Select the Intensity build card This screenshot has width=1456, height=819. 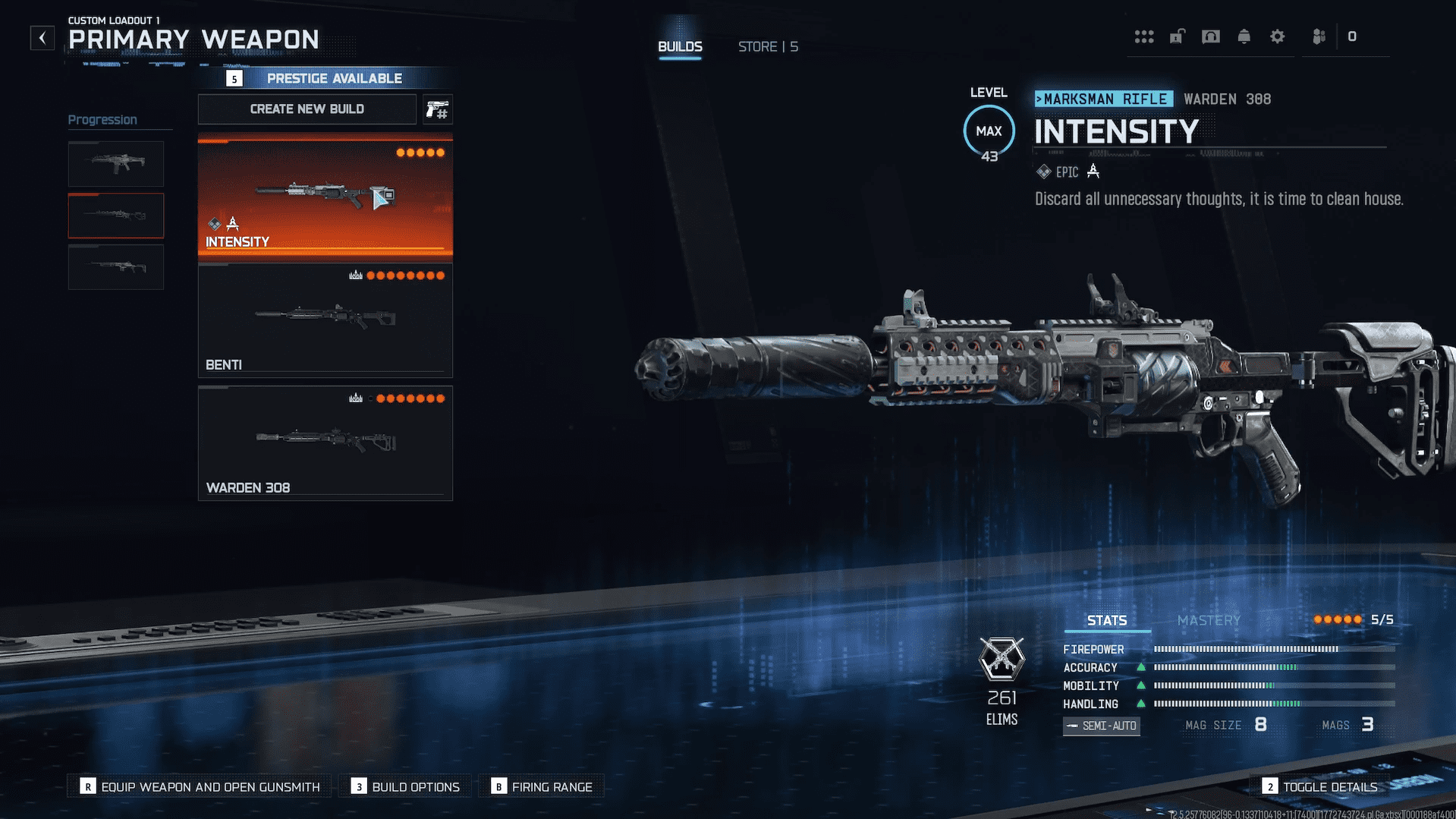[325, 196]
